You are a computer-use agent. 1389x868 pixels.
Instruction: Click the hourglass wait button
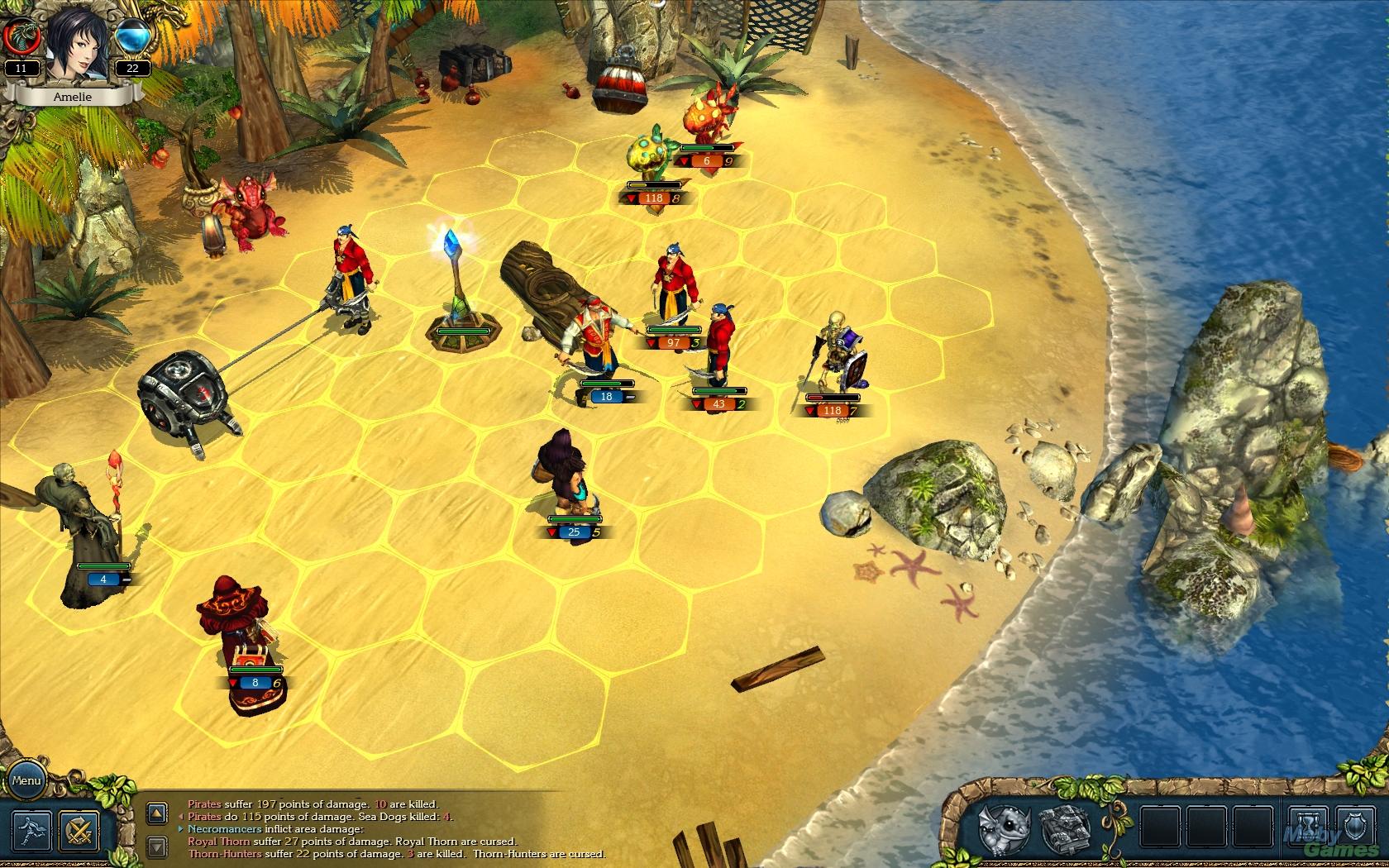1309,827
